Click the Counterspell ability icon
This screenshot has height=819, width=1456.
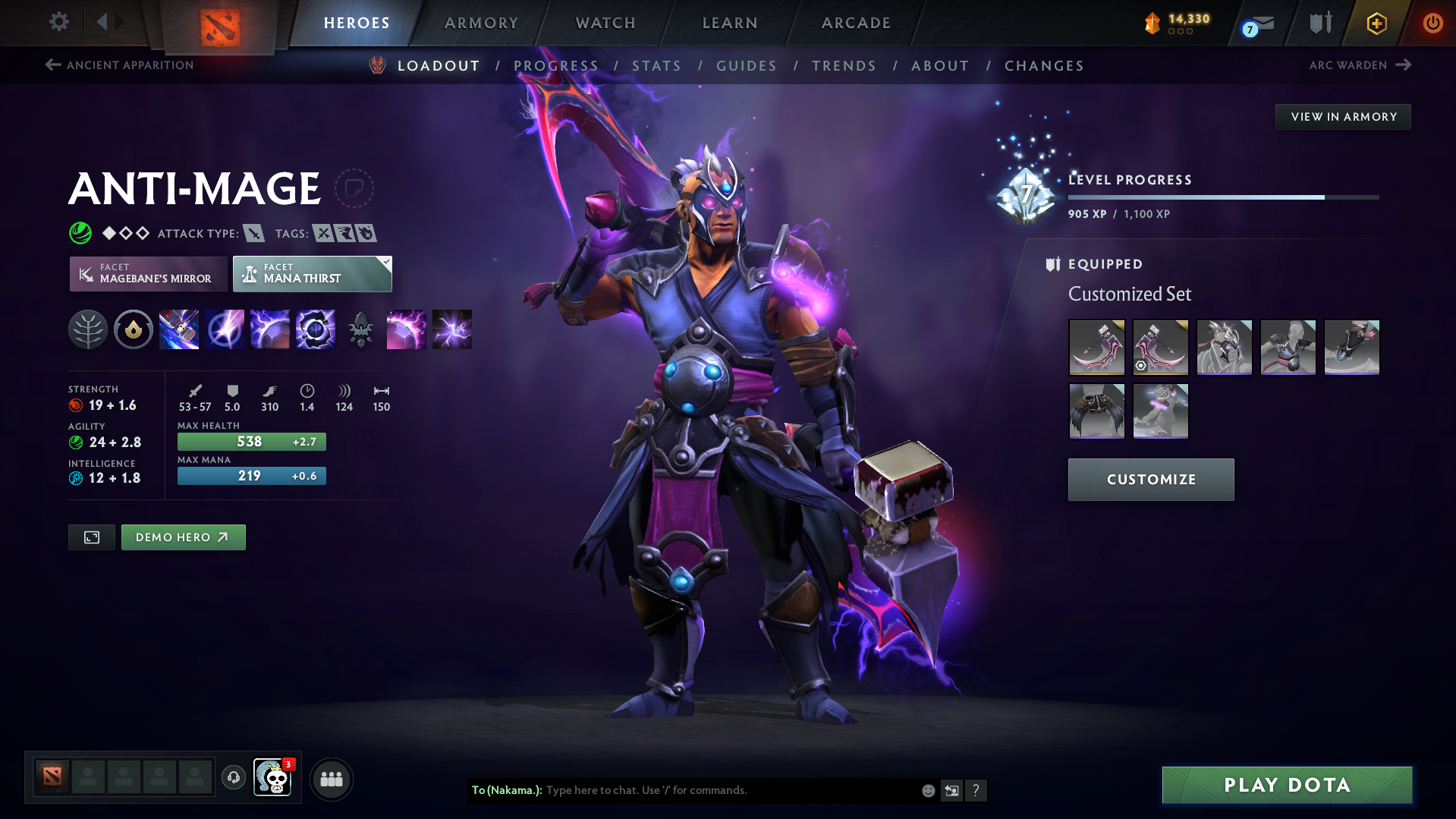pos(270,329)
